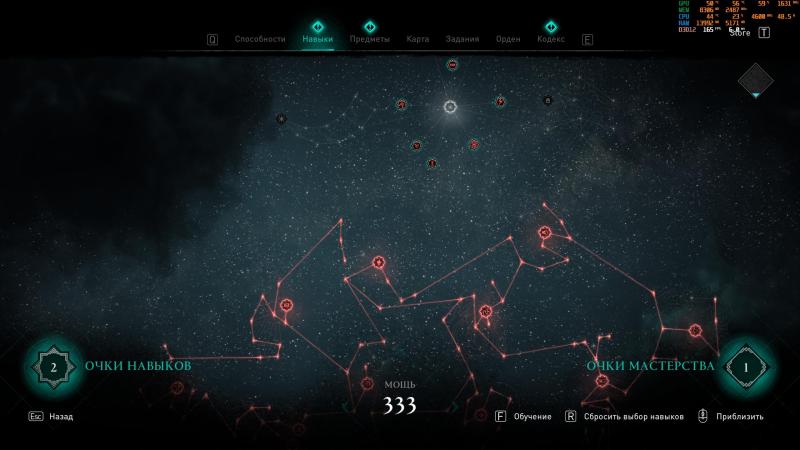Click the Приблизить zoom option
800x450 pixels.
coord(739,416)
